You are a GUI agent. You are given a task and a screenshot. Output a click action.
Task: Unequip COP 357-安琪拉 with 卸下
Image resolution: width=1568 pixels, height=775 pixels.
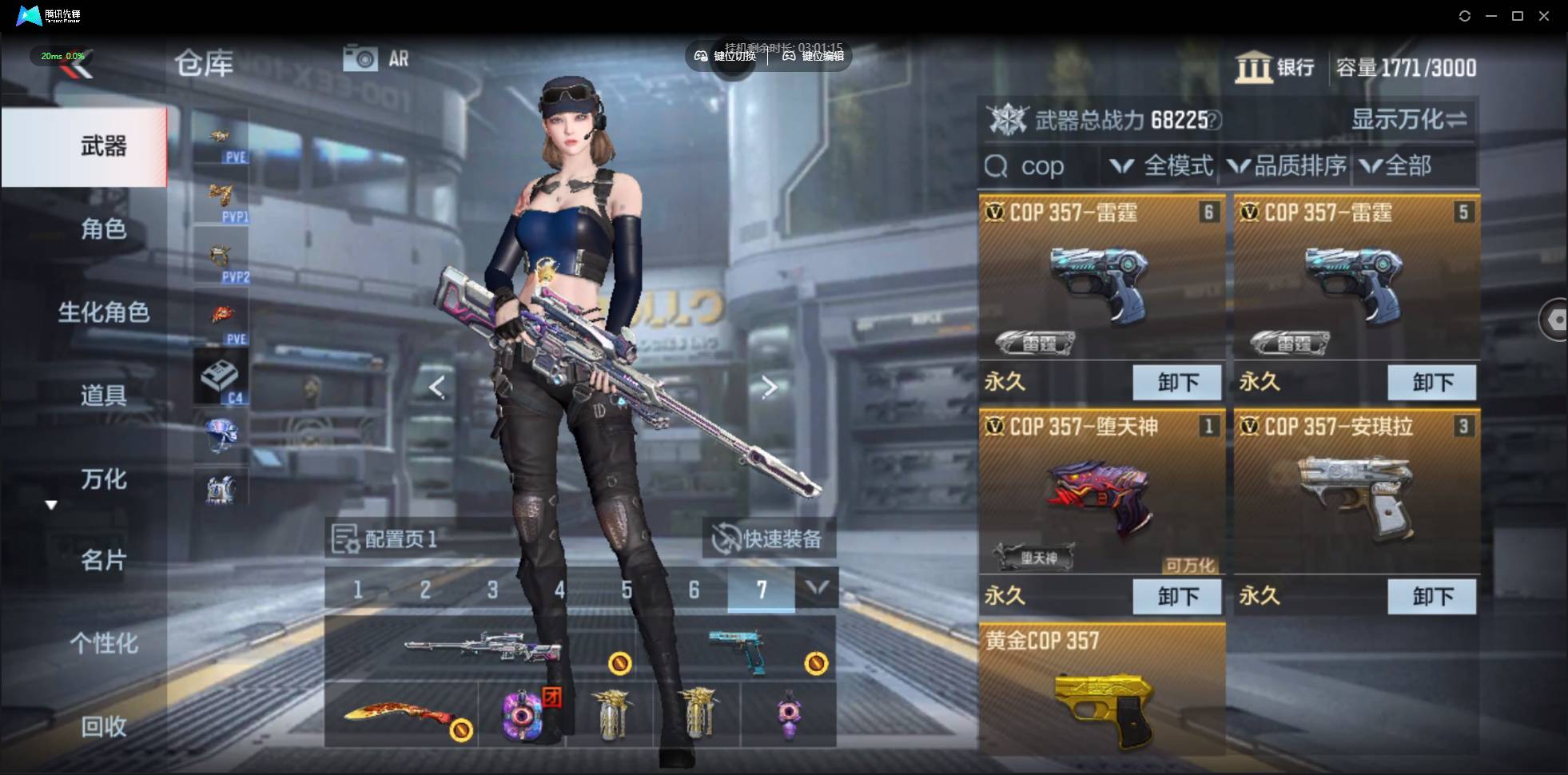1432,596
